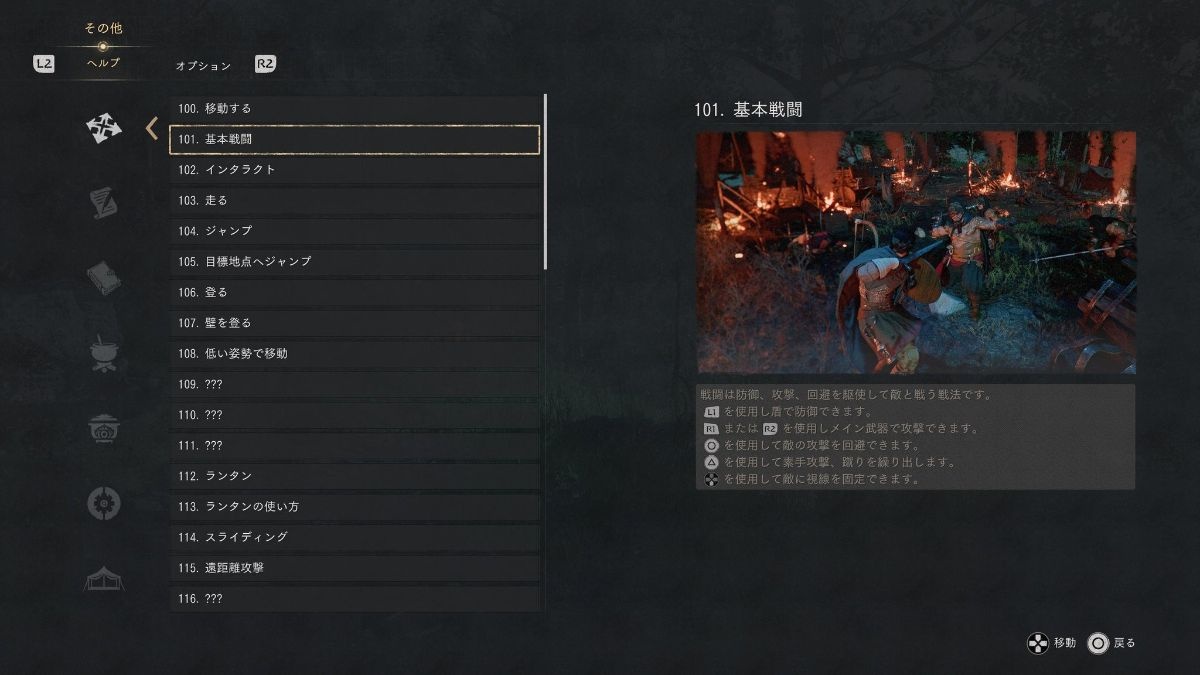Image resolution: width=1200 pixels, height=675 pixels.
Task: Choose the 103. 走る entry
Action: click(354, 200)
